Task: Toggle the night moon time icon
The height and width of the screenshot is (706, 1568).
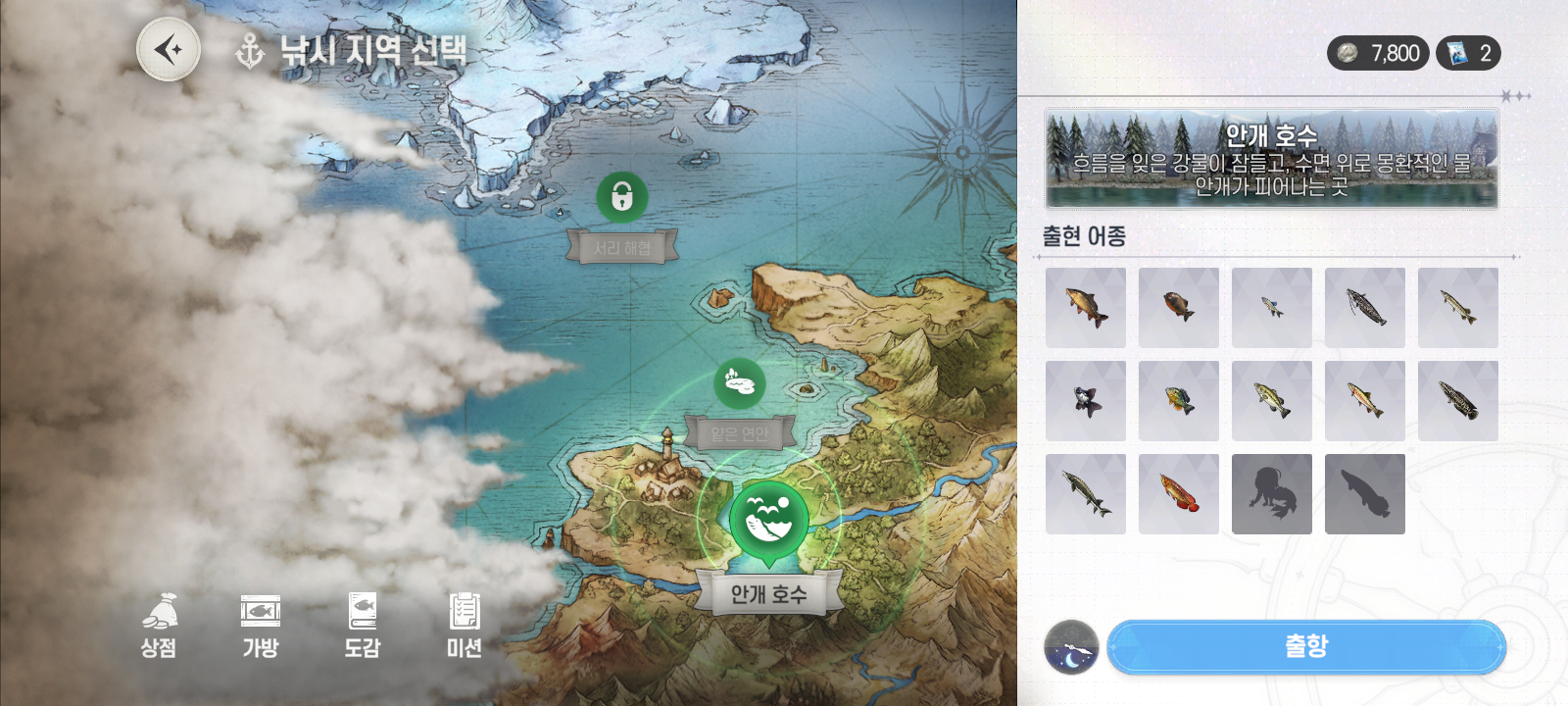Action: (1071, 647)
